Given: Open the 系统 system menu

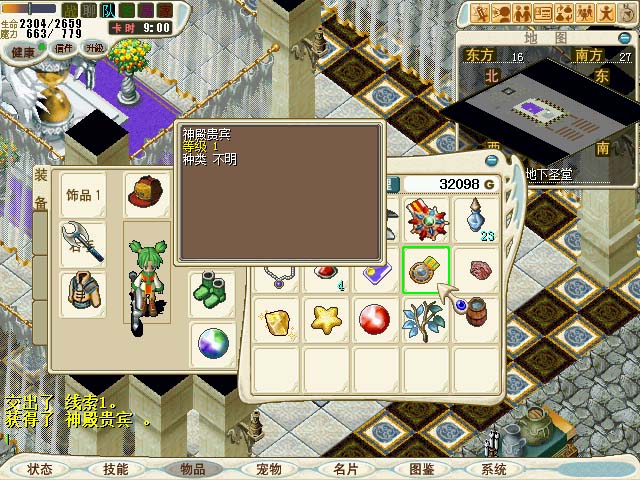Looking at the screenshot, I should [x=494, y=469].
